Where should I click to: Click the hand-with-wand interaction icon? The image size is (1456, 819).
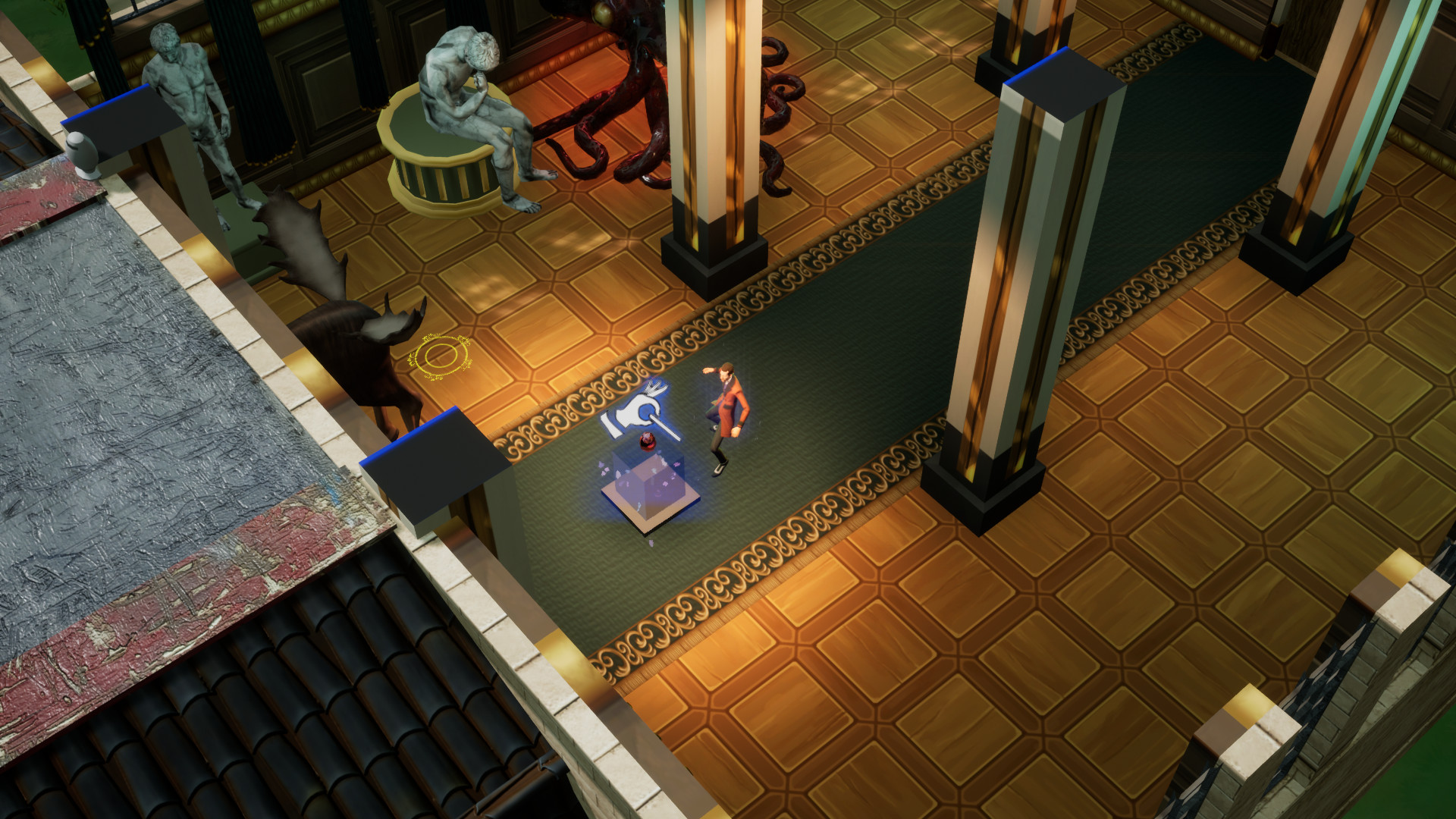640,413
